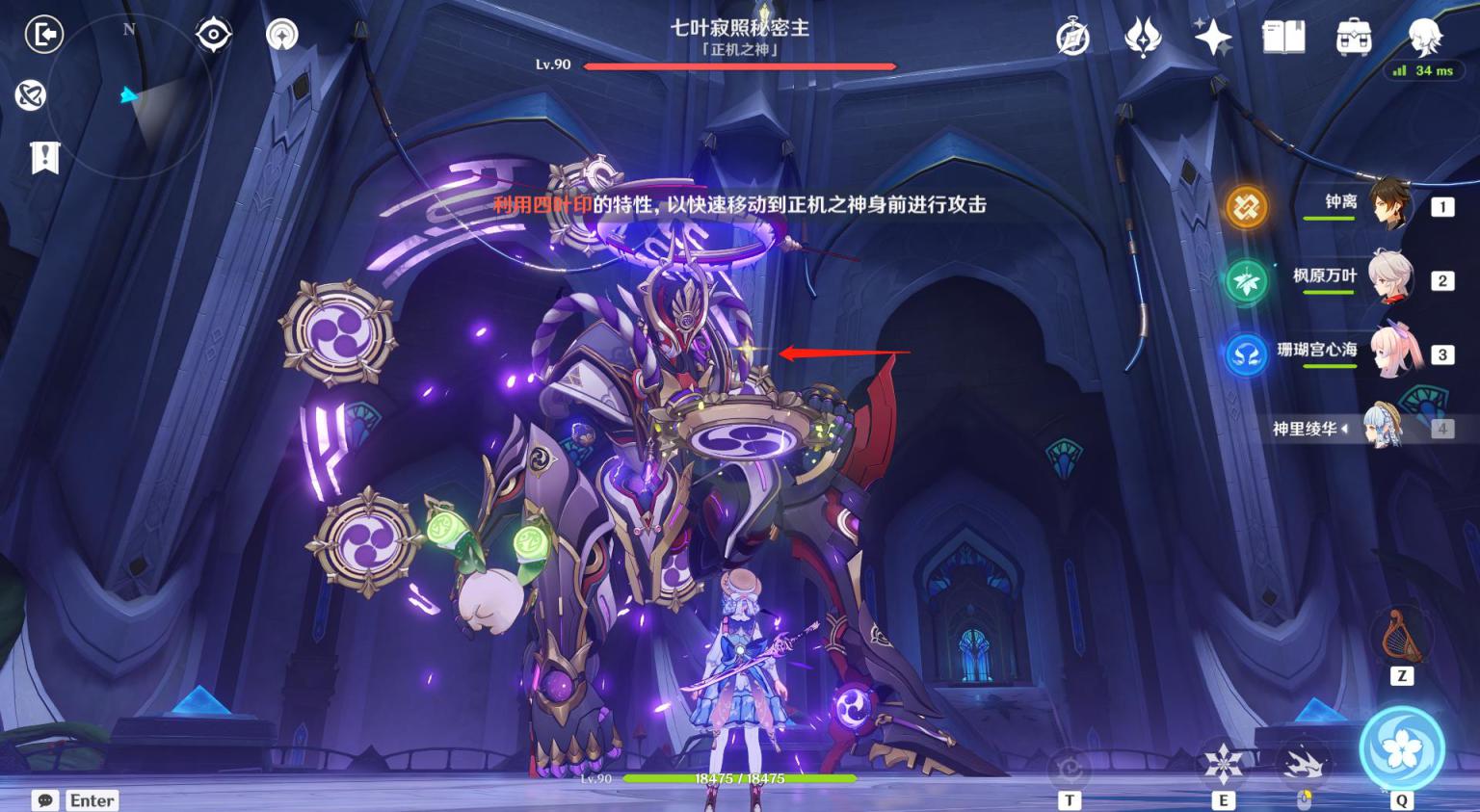Open the four-pointed star wish menu
The height and width of the screenshot is (812, 1480).
tap(1213, 38)
